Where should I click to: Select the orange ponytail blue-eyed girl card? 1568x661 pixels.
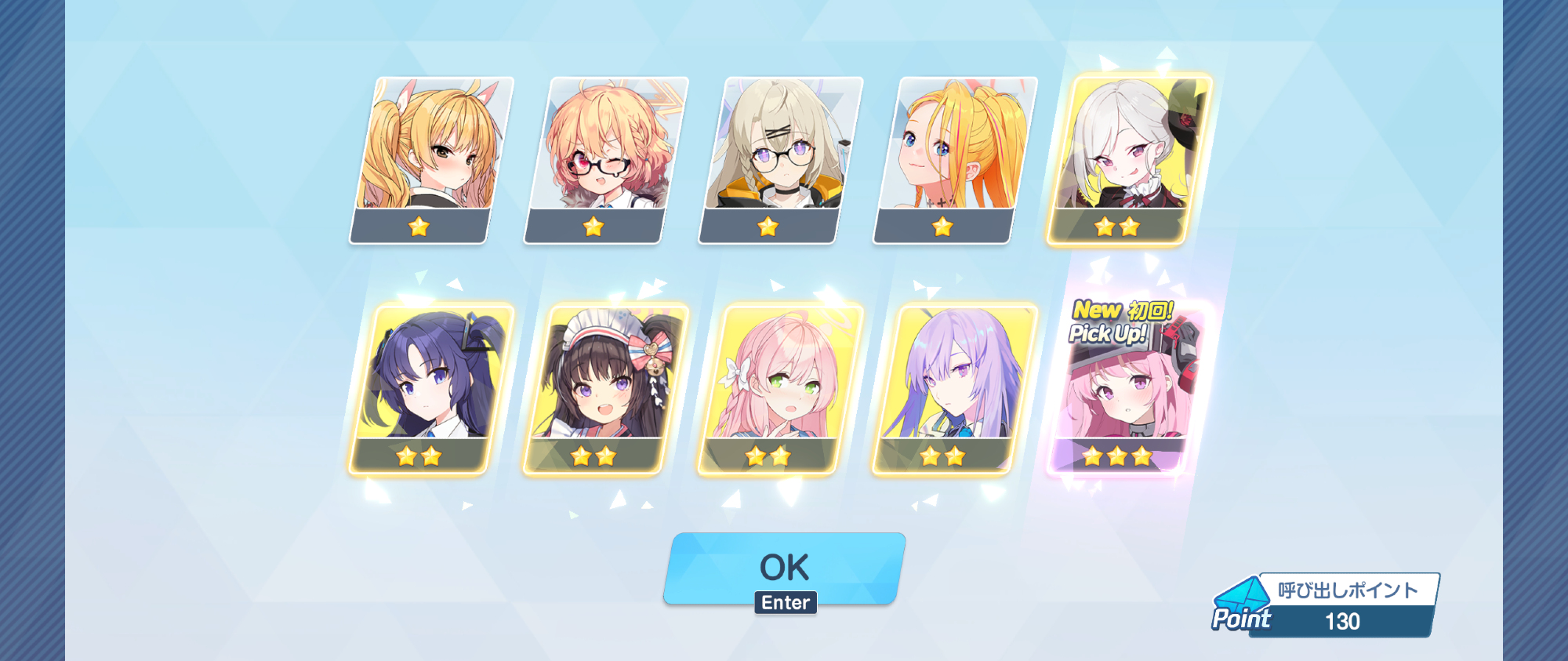pyautogui.click(x=954, y=159)
